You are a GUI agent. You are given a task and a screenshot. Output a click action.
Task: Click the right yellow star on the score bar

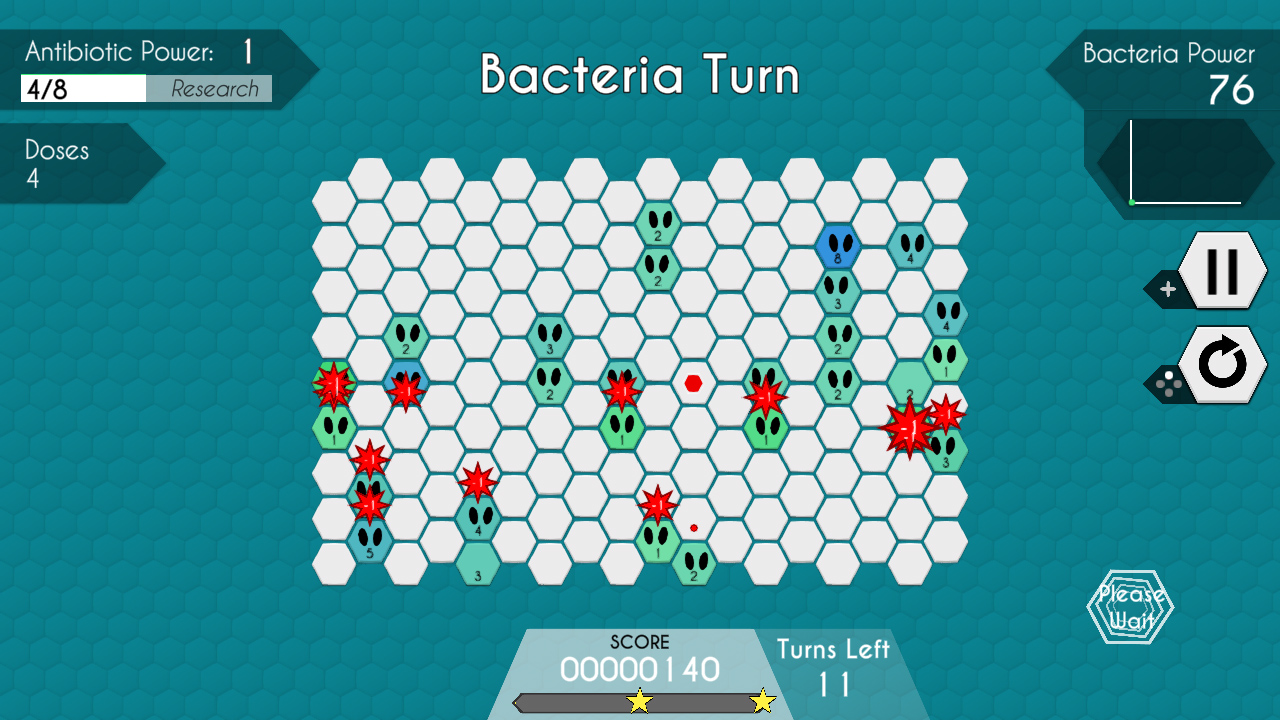765,700
